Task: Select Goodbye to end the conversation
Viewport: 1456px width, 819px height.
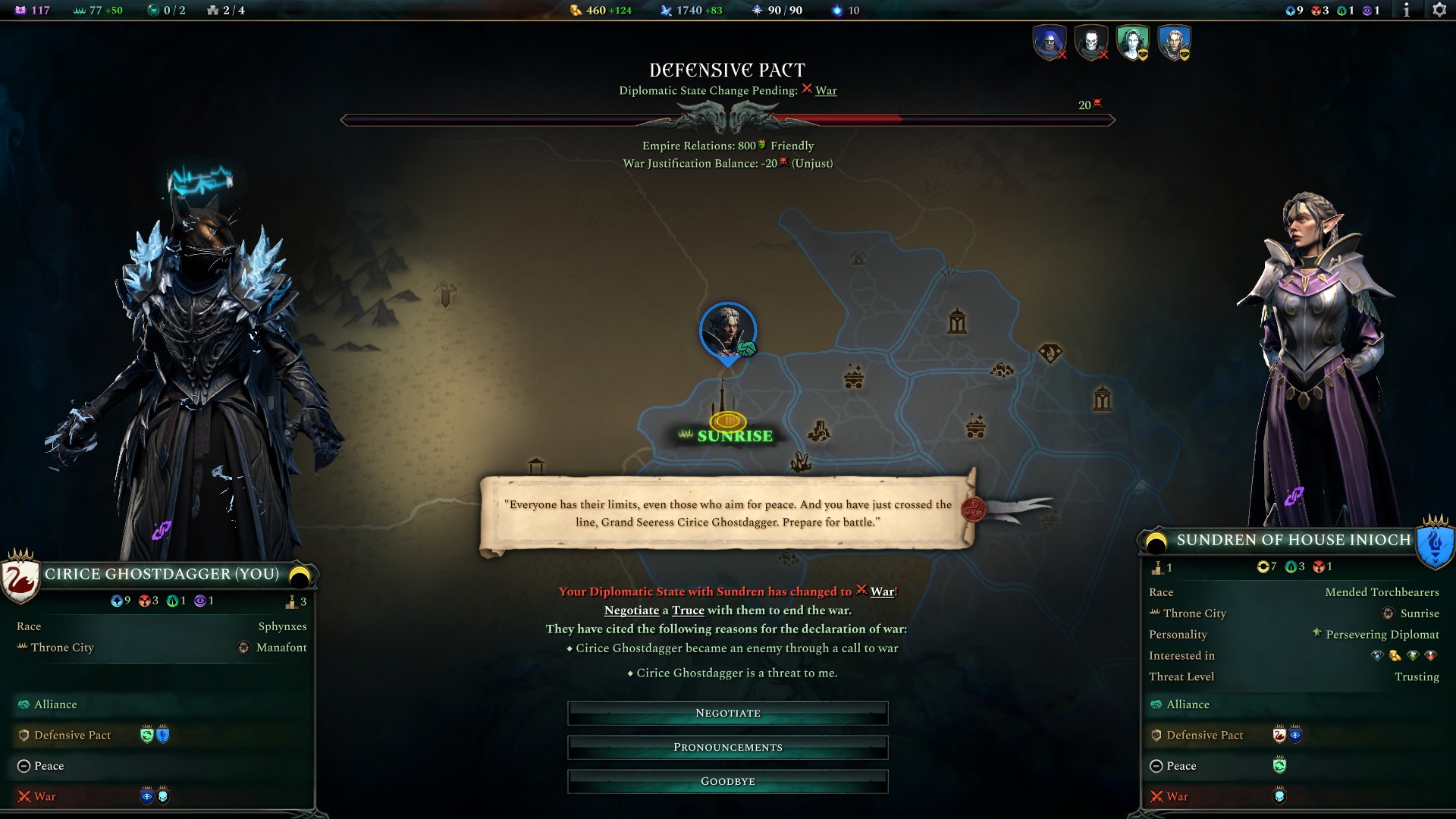Action: (727, 780)
